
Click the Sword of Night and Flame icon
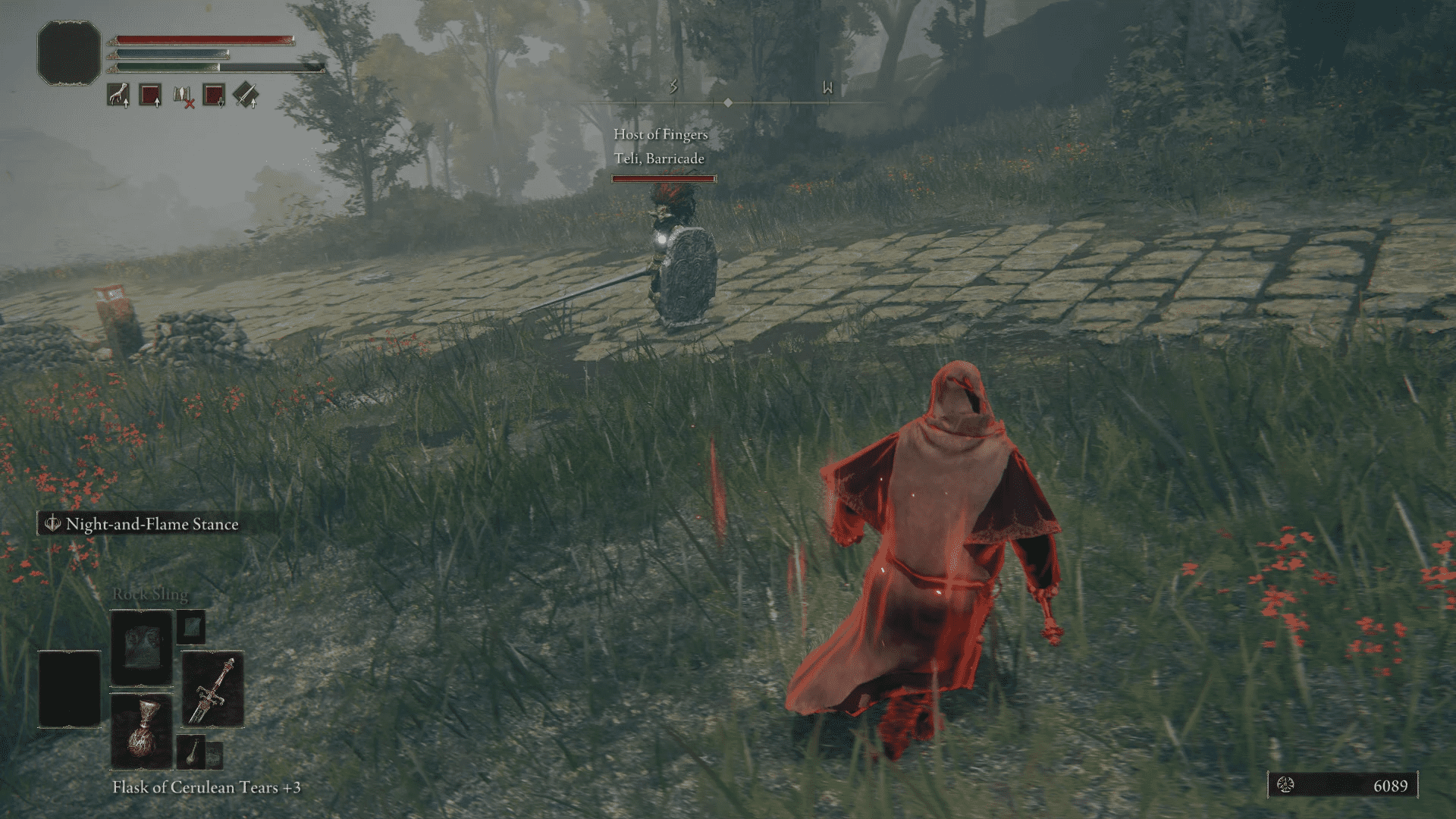coord(212,684)
